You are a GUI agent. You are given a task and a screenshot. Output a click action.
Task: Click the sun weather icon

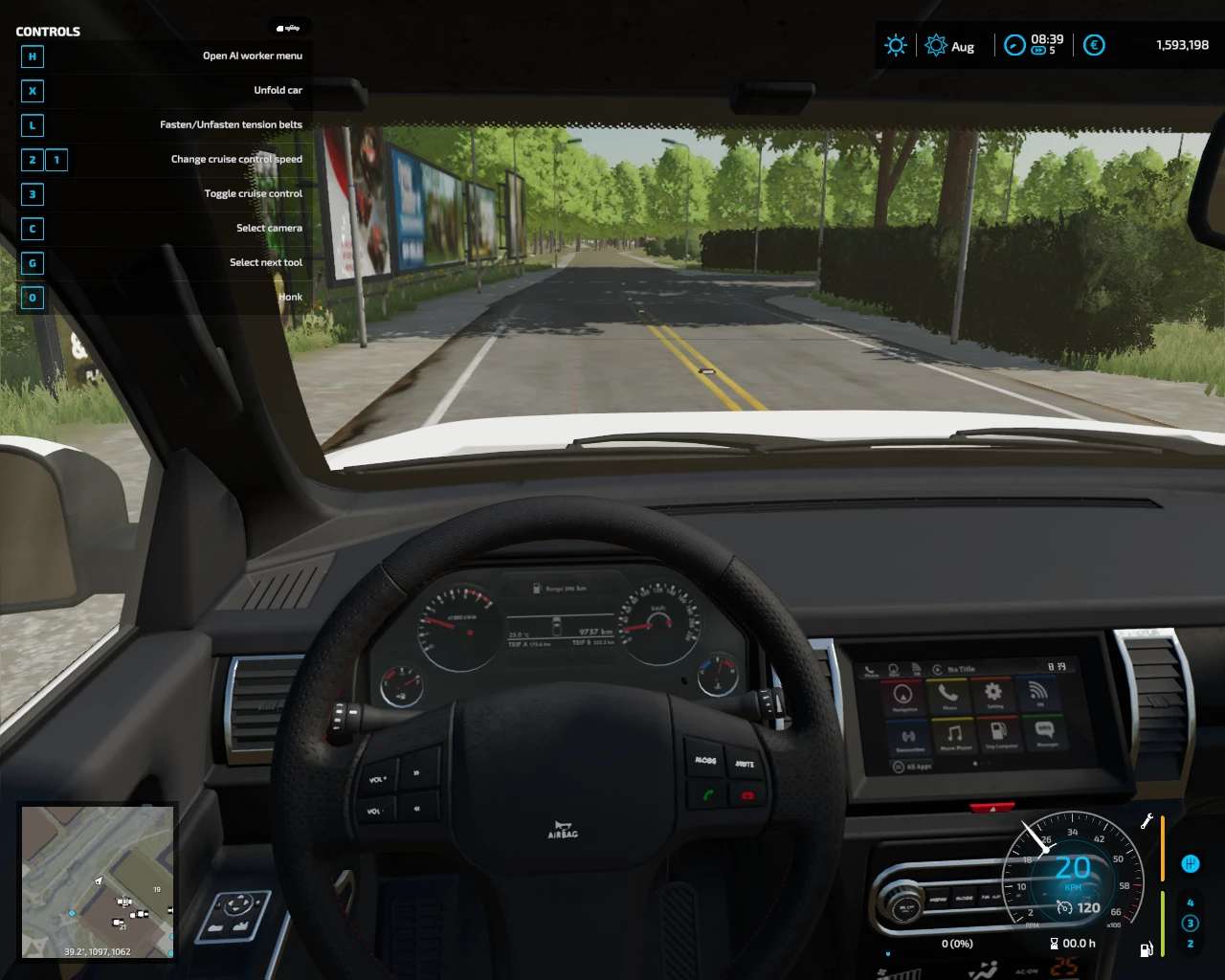896,45
